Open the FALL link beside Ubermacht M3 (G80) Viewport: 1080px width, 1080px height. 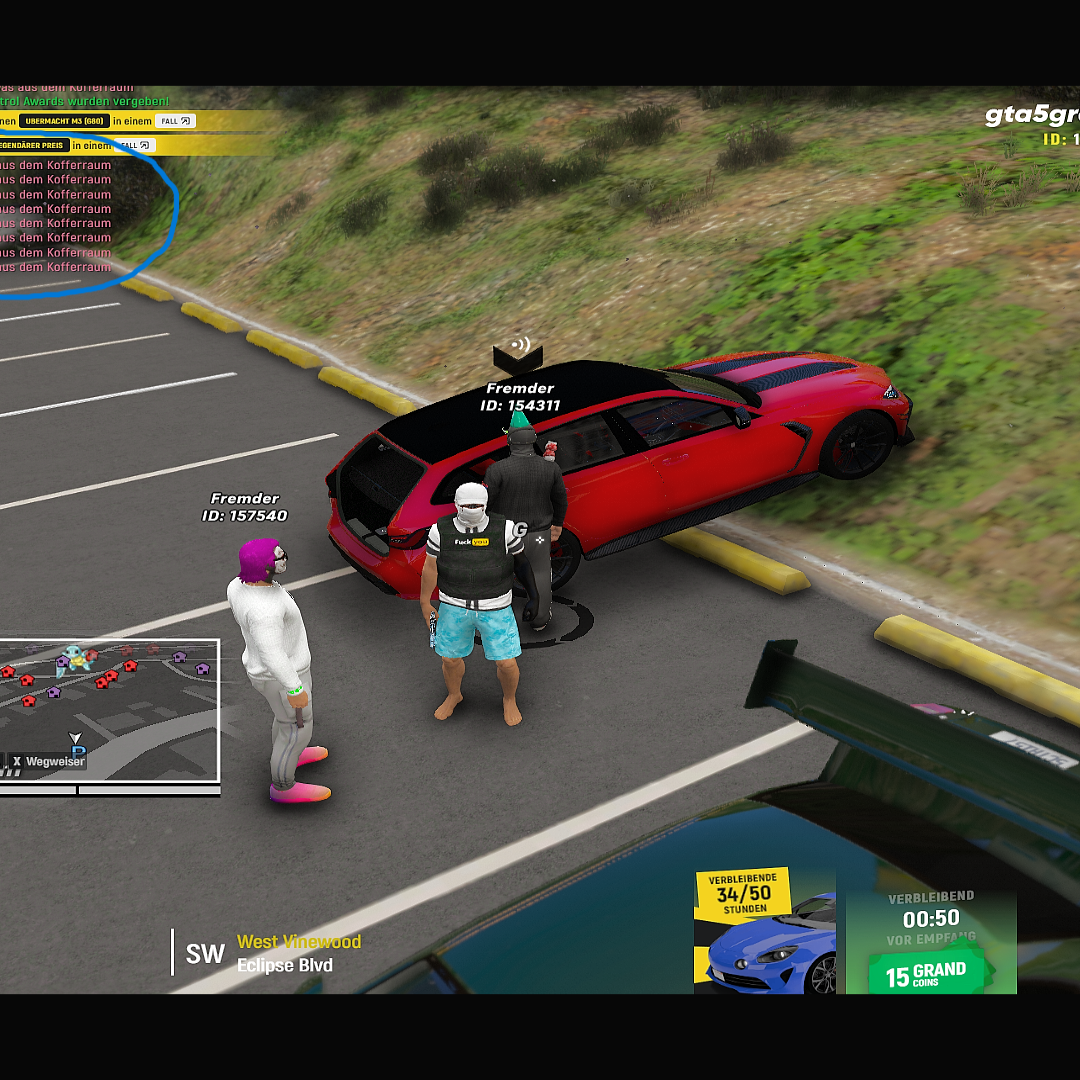175,121
